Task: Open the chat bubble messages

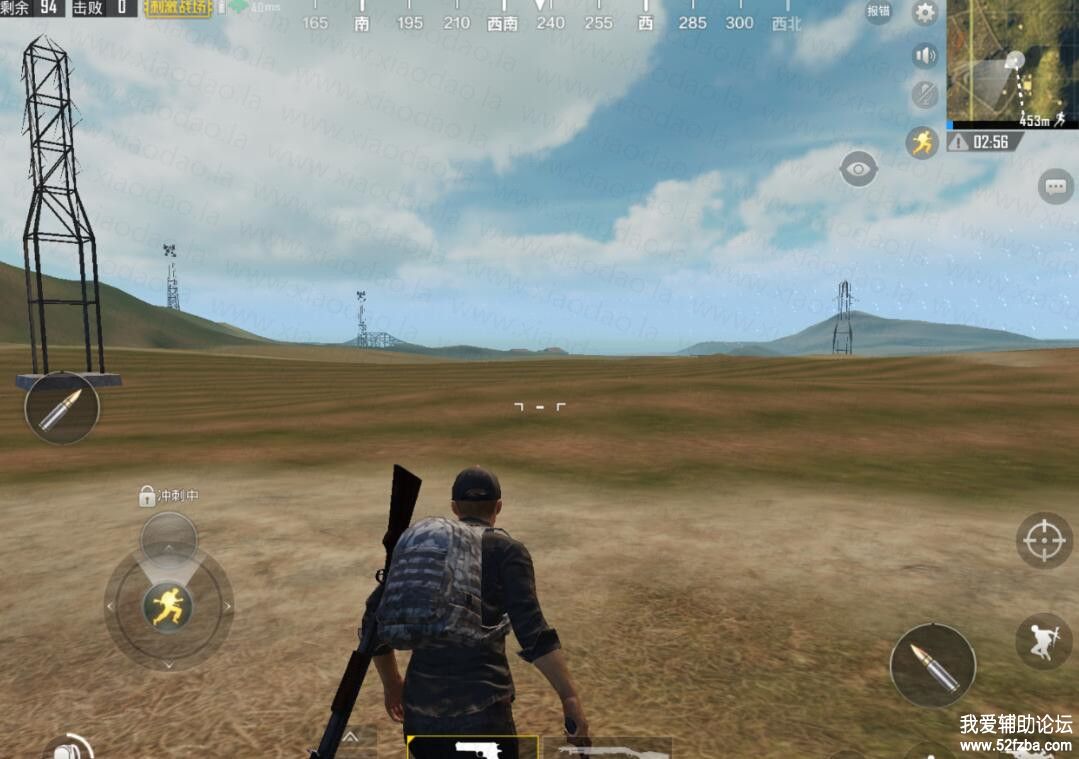Action: (1055, 186)
